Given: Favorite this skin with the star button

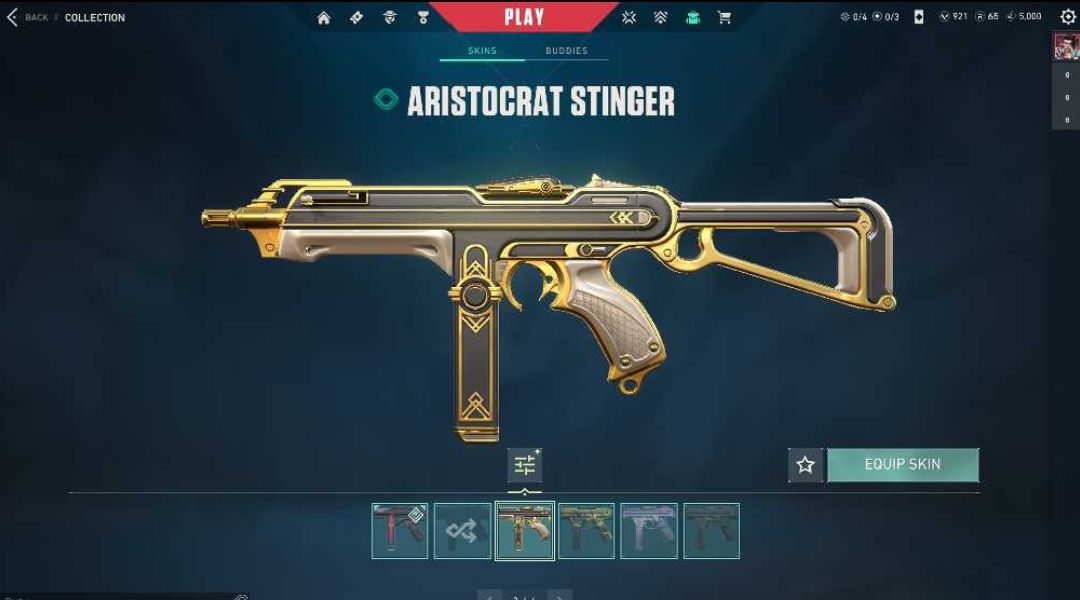Looking at the screenshot, I should 805,465.
